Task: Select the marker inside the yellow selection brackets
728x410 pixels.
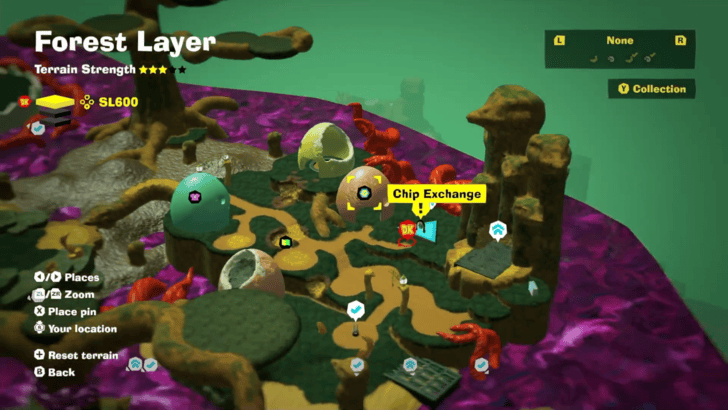Action: click(x=363, y=193)
